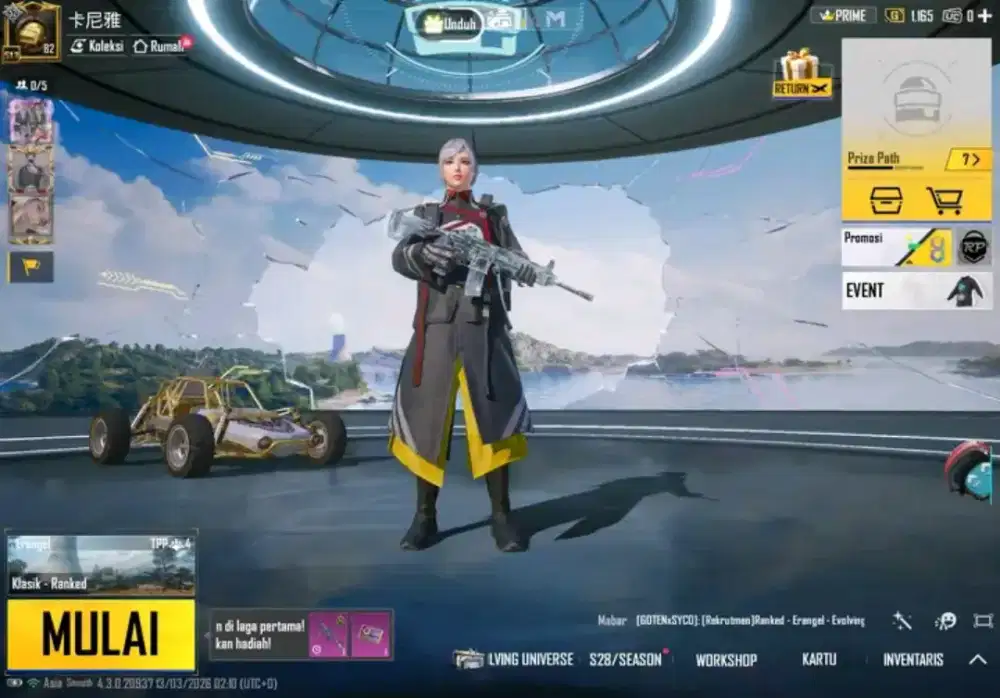The width and height of the screenshot is (1000, 698).
Task: Open the Living Universe menu
Action: click(x=516, y=659)
